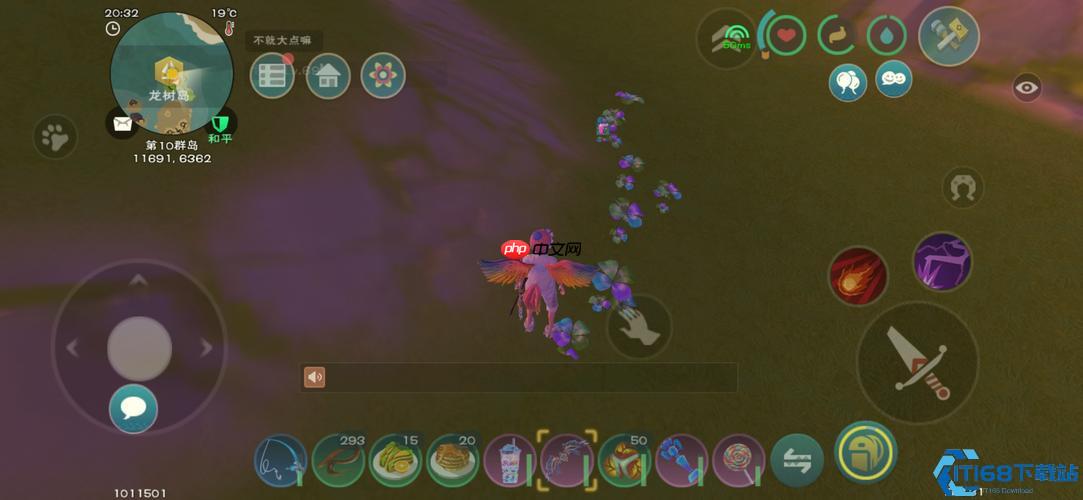Tap the house home icon
Image resolution: width=1083 pixels, height=500 pixels.
(328, 76)
